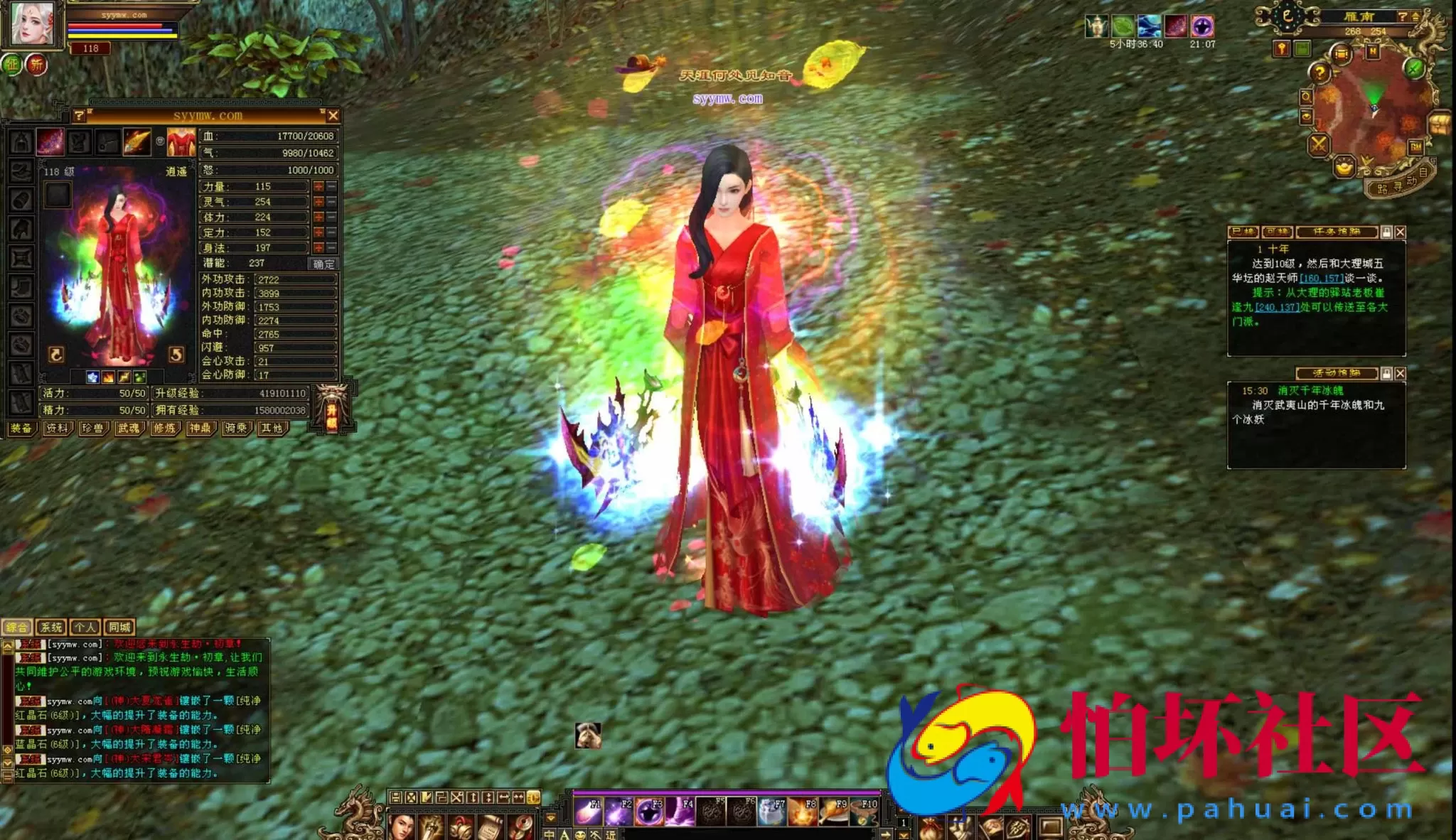Screen dimensions: 1456x840
Task: Open the 珍兽 pet tab
Action: (92, 428)
